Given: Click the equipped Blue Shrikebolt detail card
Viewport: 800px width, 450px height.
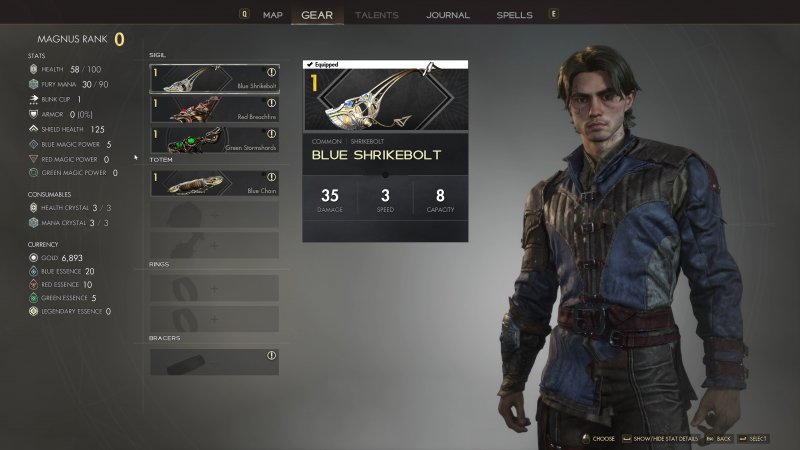Looking at the screenshot, I should (386, 150).
